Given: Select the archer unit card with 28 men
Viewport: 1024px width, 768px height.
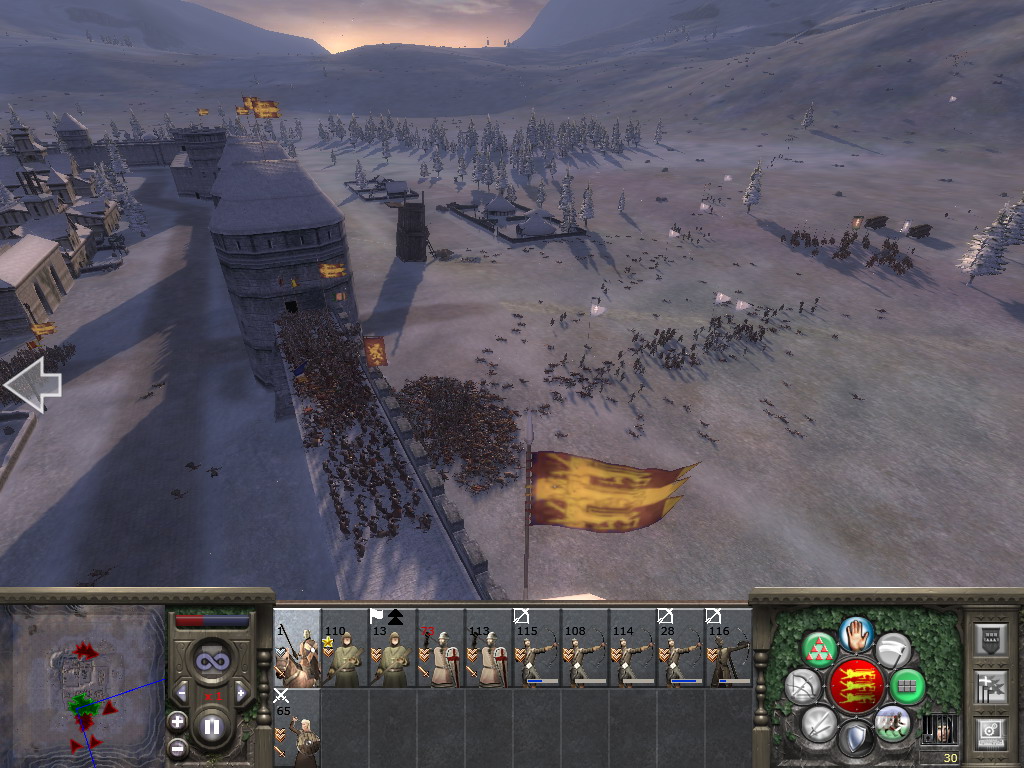Looking at the screenshot, I should click(681, 648).
